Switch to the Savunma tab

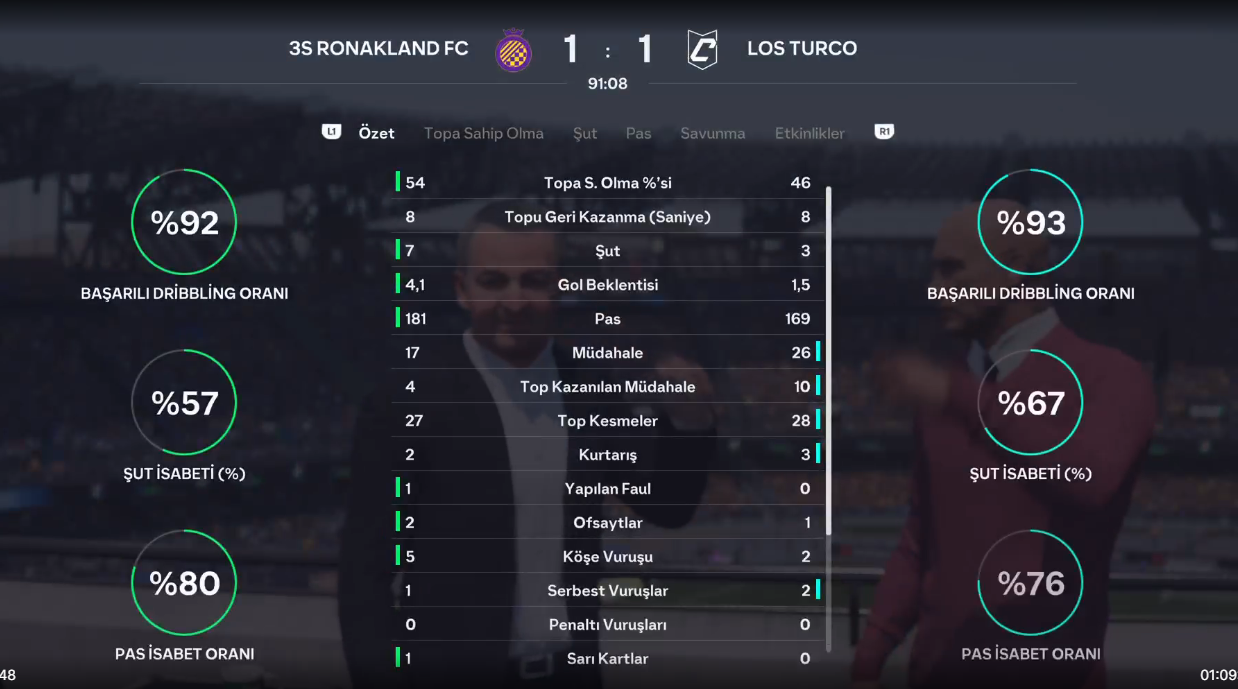pyautogui.click(x=712, y=133)
